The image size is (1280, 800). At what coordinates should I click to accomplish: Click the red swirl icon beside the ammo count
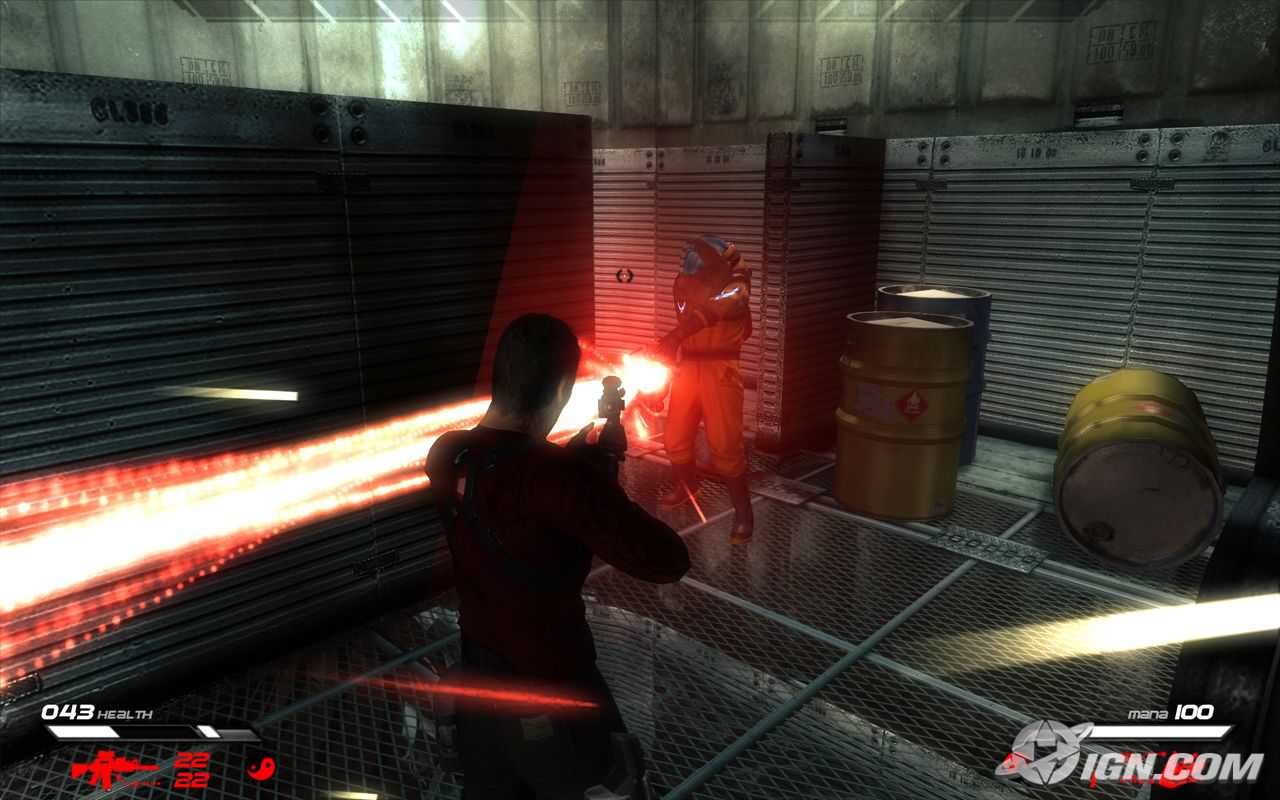(261, 770)
